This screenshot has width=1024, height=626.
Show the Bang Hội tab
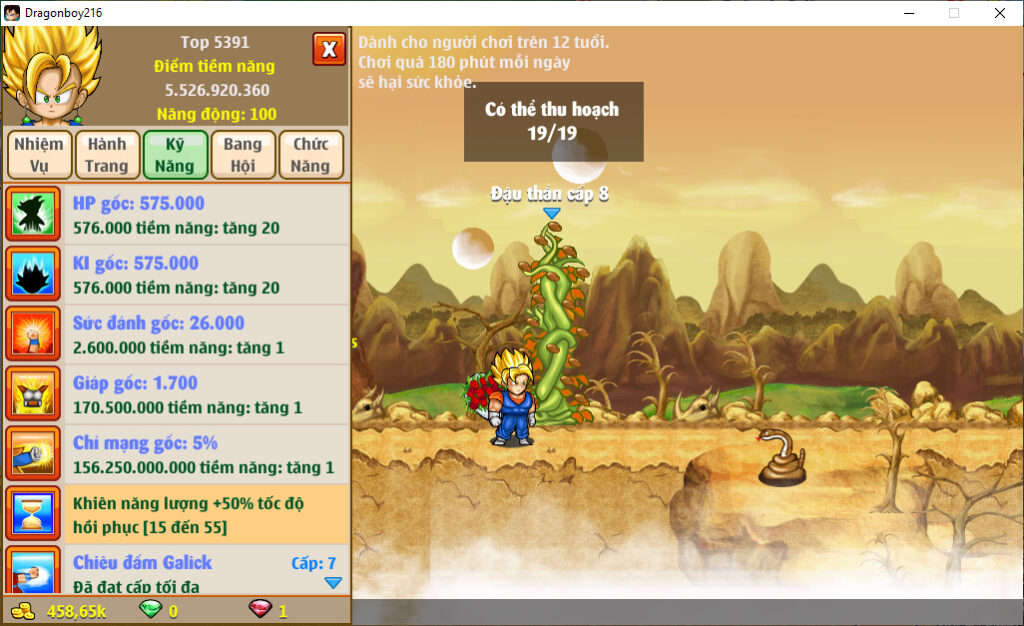[243, 155]
